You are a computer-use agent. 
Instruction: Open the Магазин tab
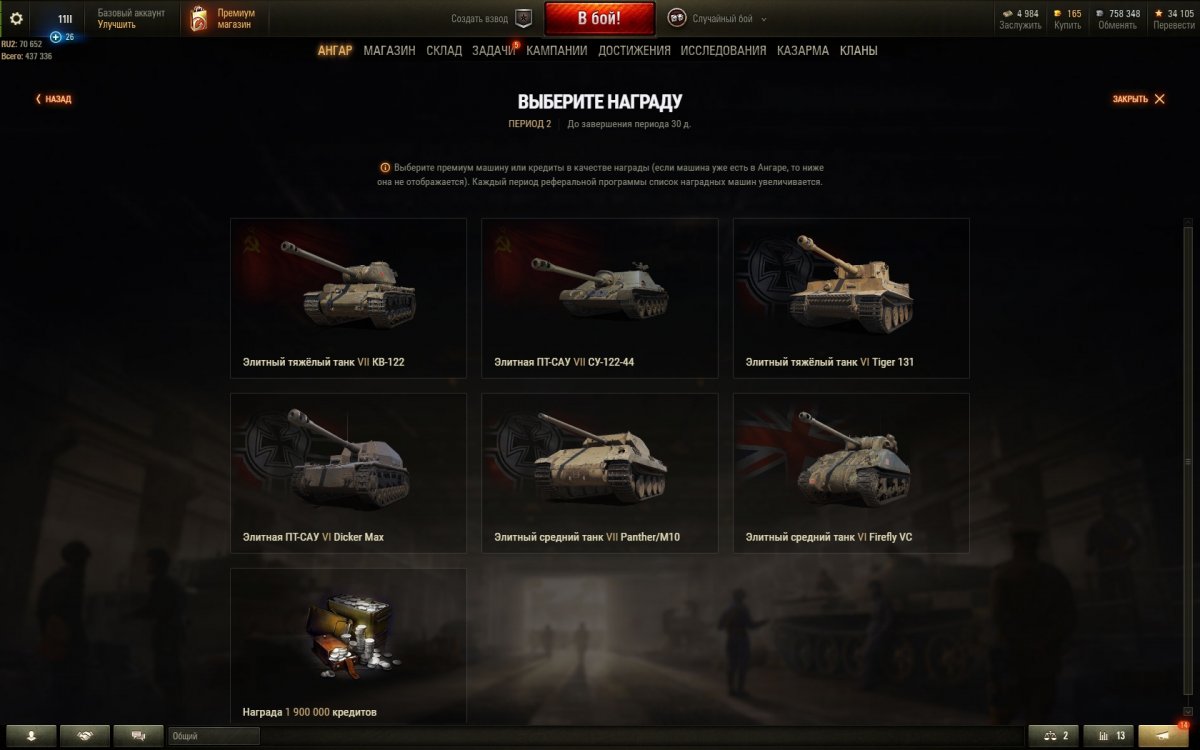(x=389, y=51)
